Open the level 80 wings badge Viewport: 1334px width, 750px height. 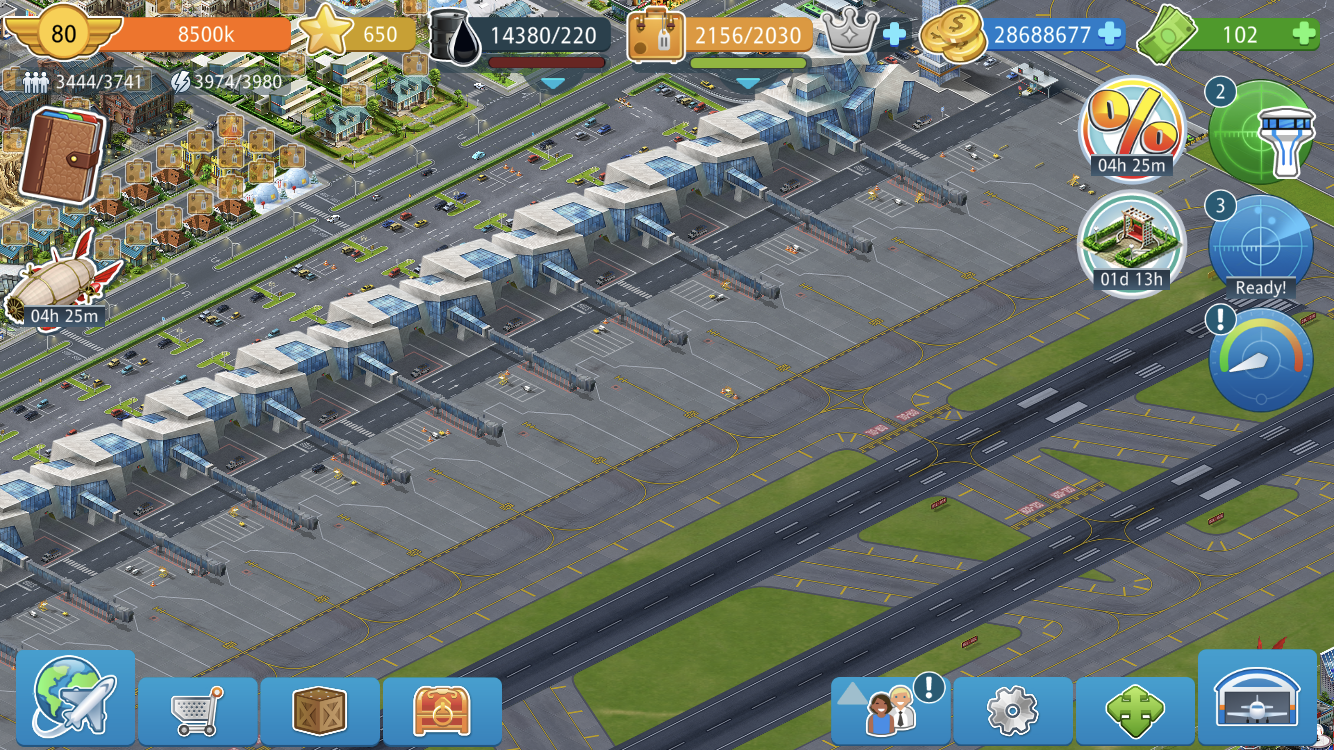pyautogui.click(x=63, y=34)
